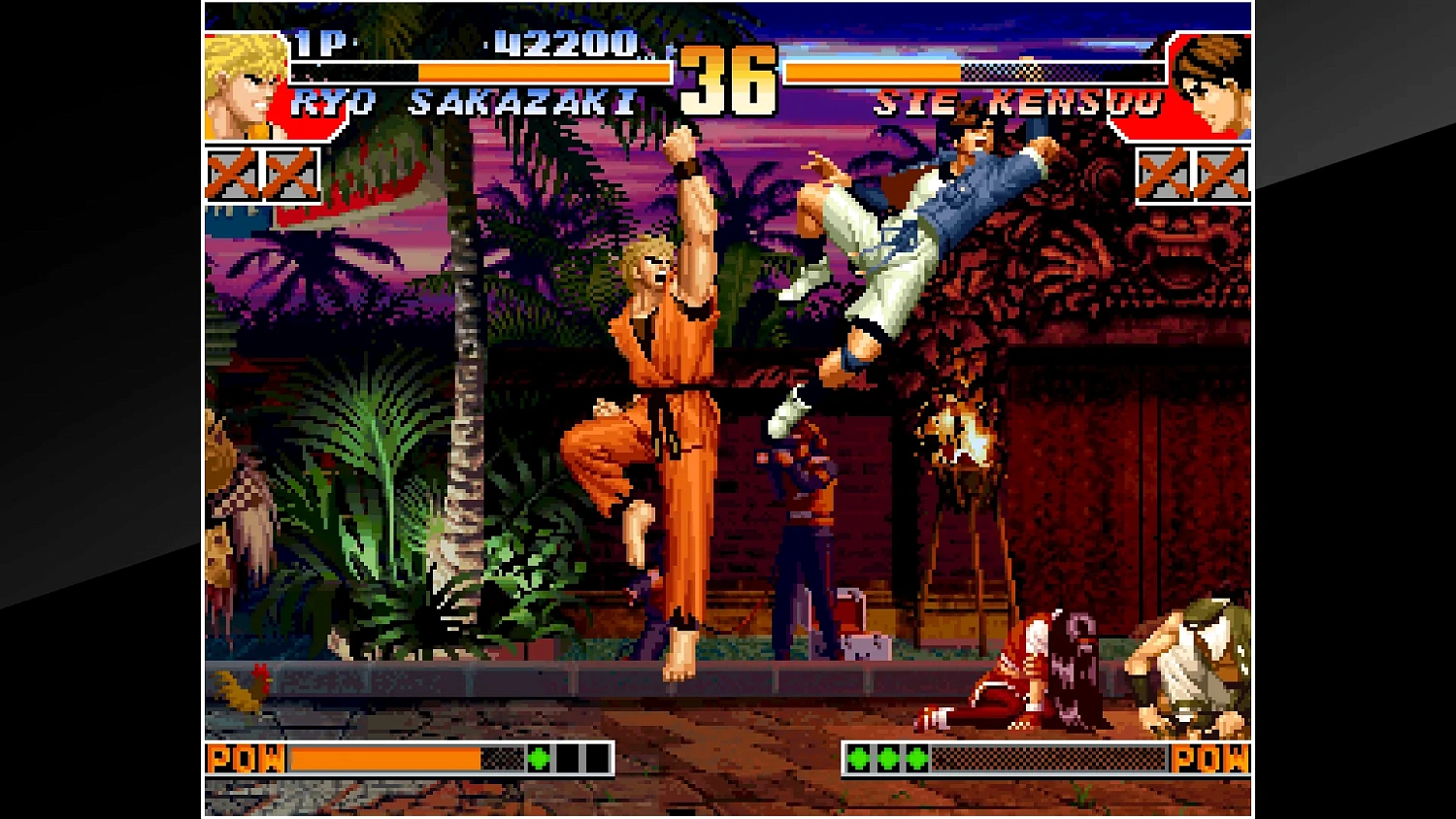The image size is (1456, 819).
Task: Toggle the first green stock diamond on Kensou's gauge
Action: pyautogui.click(x=858, y=759)
